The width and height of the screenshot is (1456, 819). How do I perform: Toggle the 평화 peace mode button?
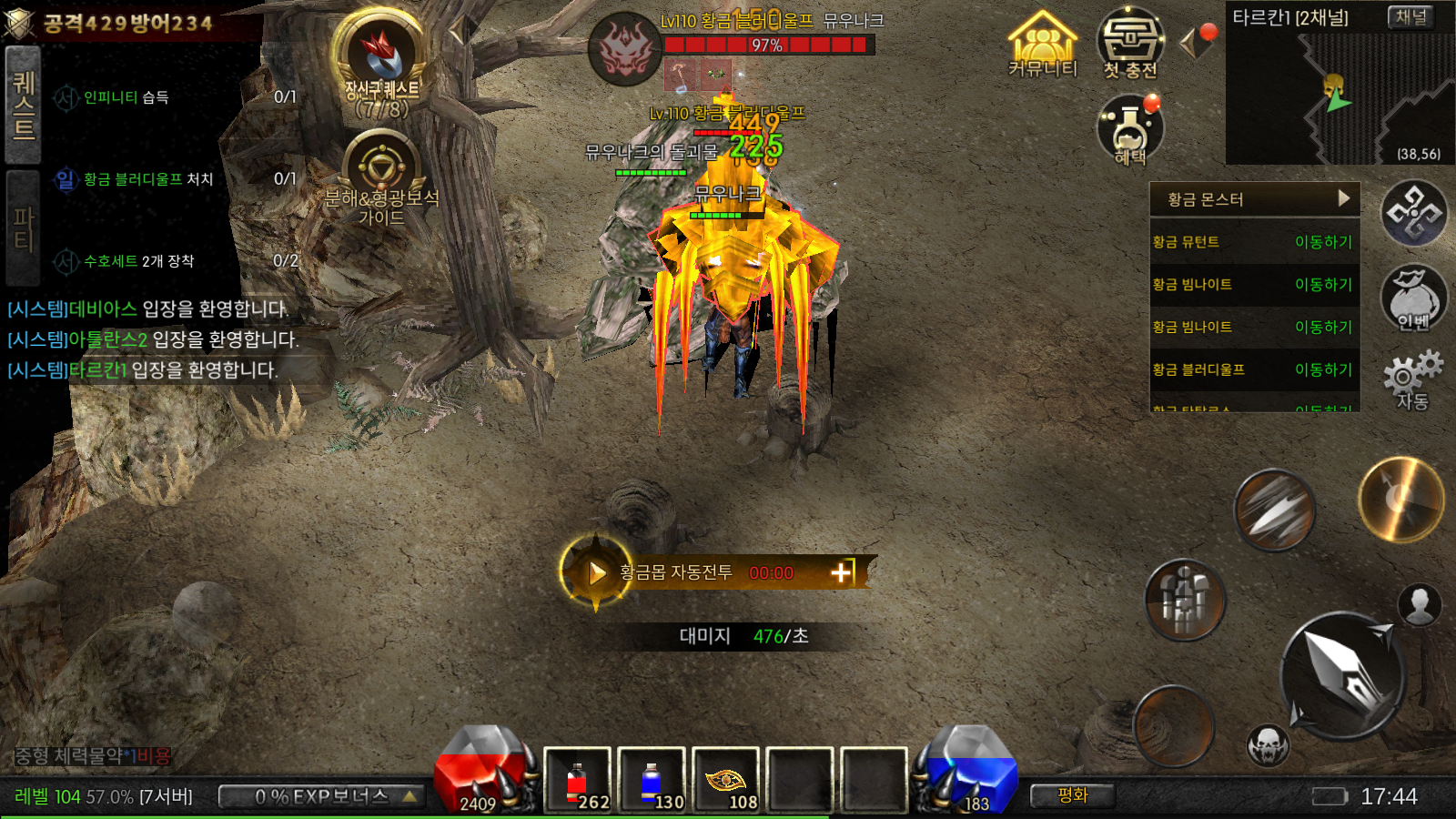pos(1073,796)
